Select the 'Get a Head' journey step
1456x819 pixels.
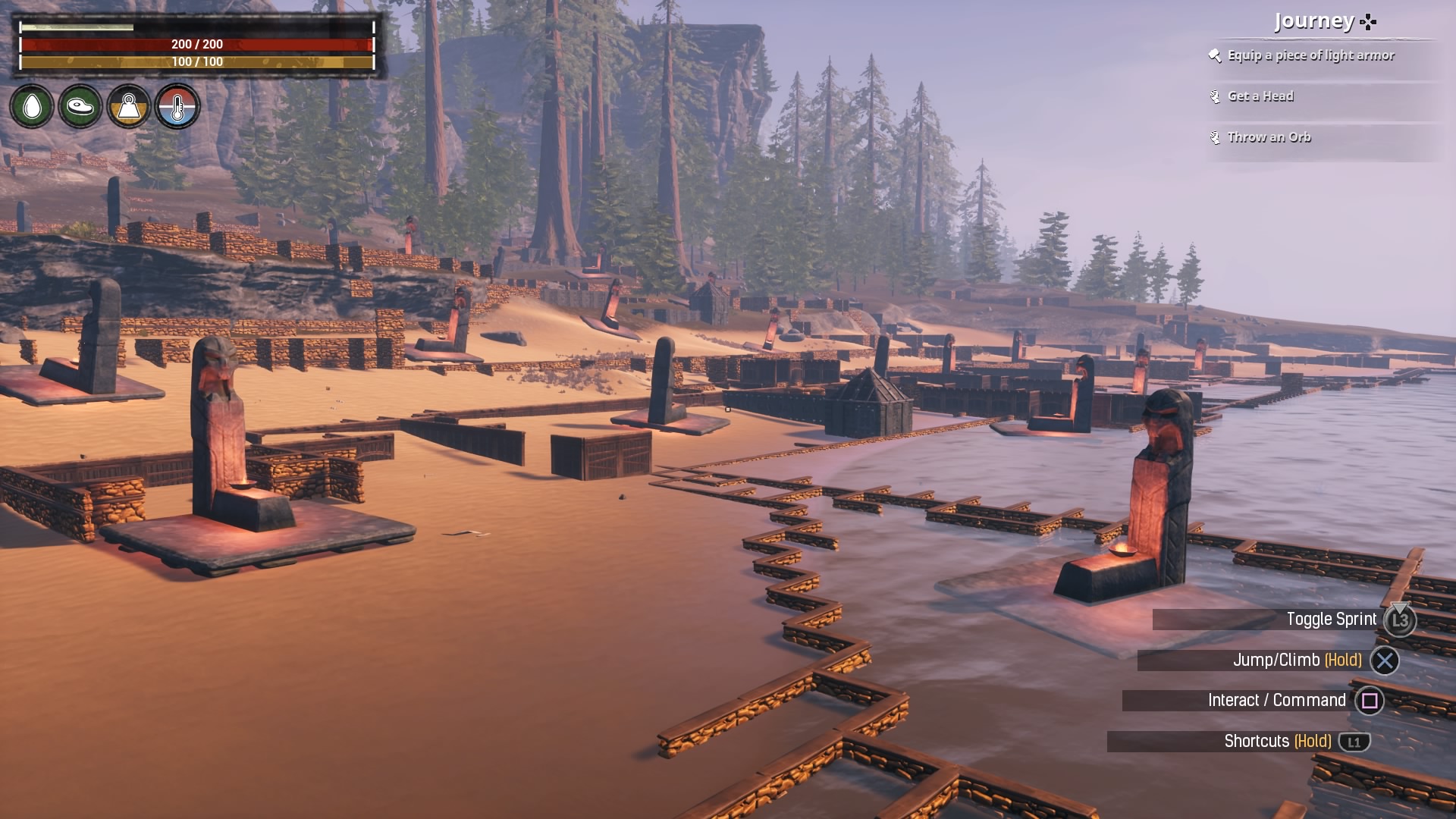click(x=1260, y=96)
